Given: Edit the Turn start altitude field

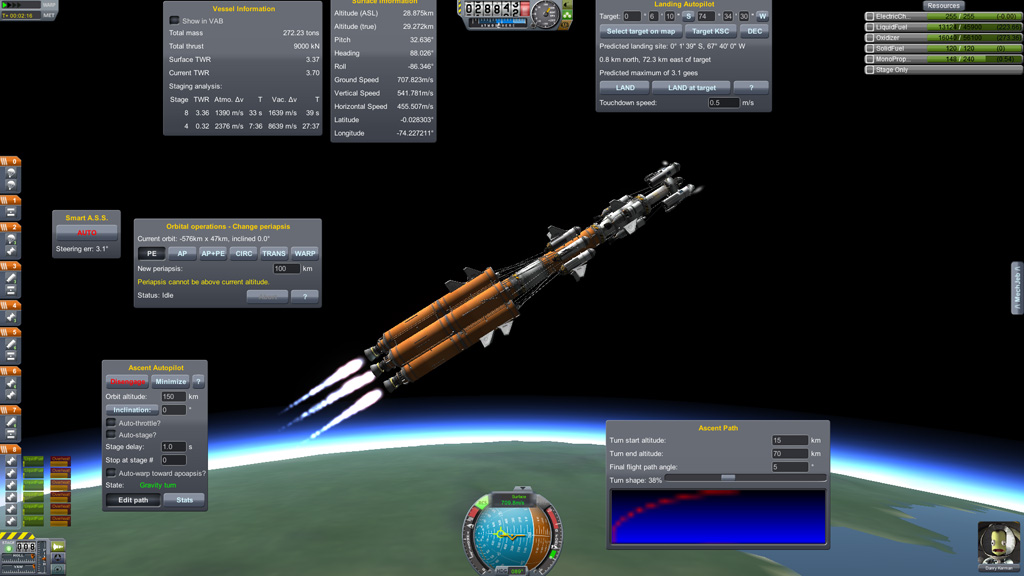Looking at the screenshot, I should (789, 440).
